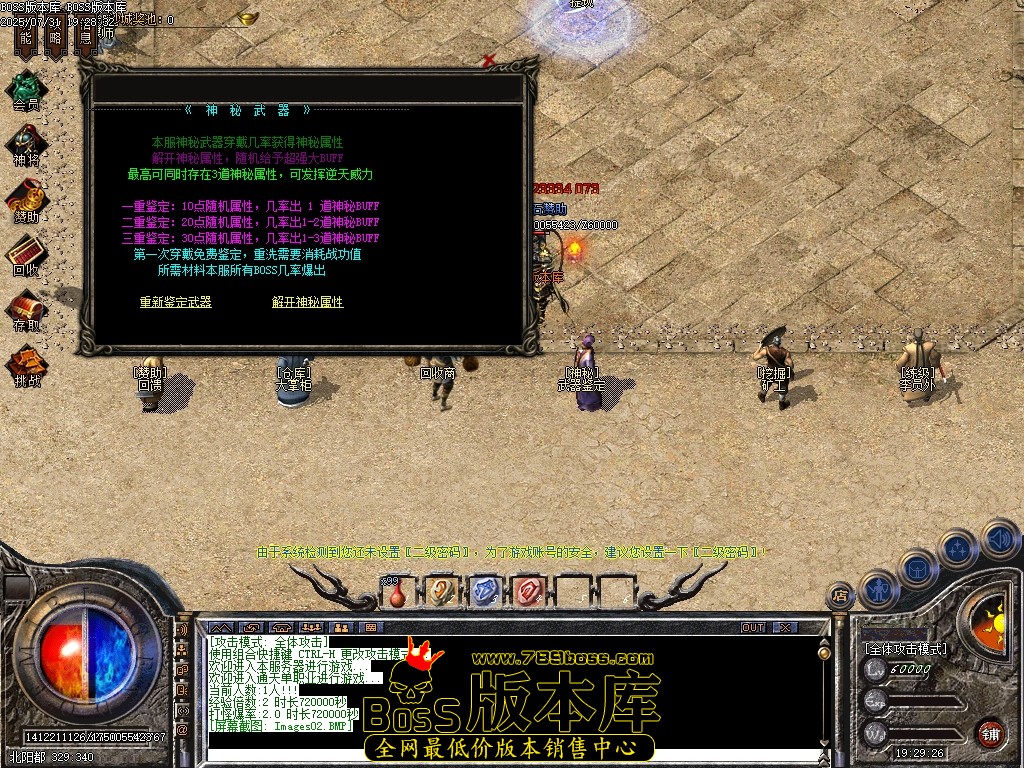Screen dimensions: 1024x768
Task: Open the 存取 treasure chest icon
Action: pos(26,308)
